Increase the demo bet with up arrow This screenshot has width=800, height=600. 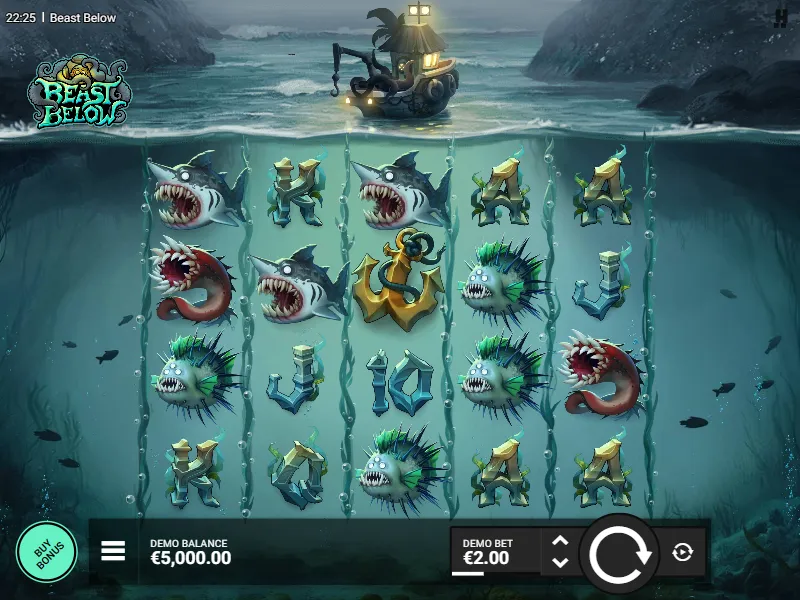point(560,541)
